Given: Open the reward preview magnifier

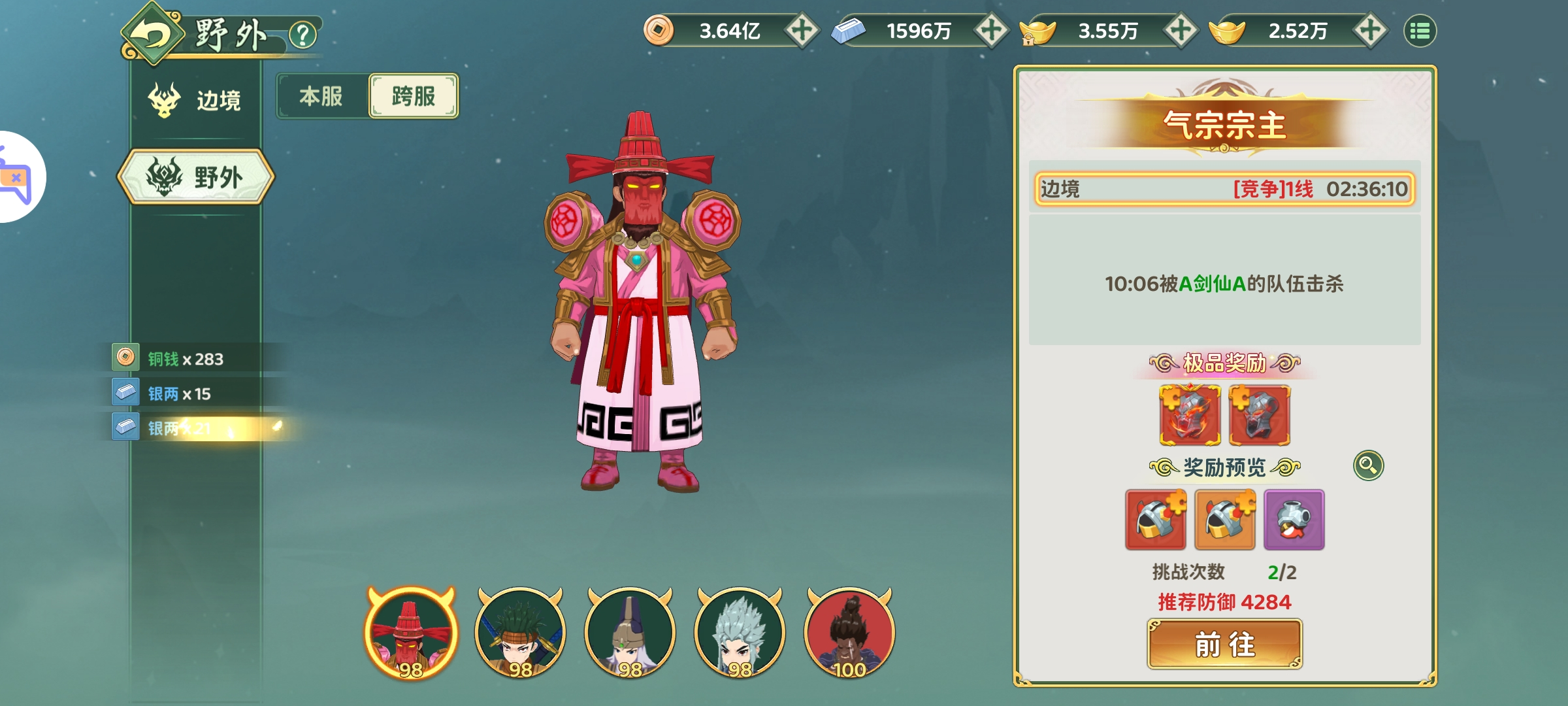Looking at the screenshot, I should 1368,465.
